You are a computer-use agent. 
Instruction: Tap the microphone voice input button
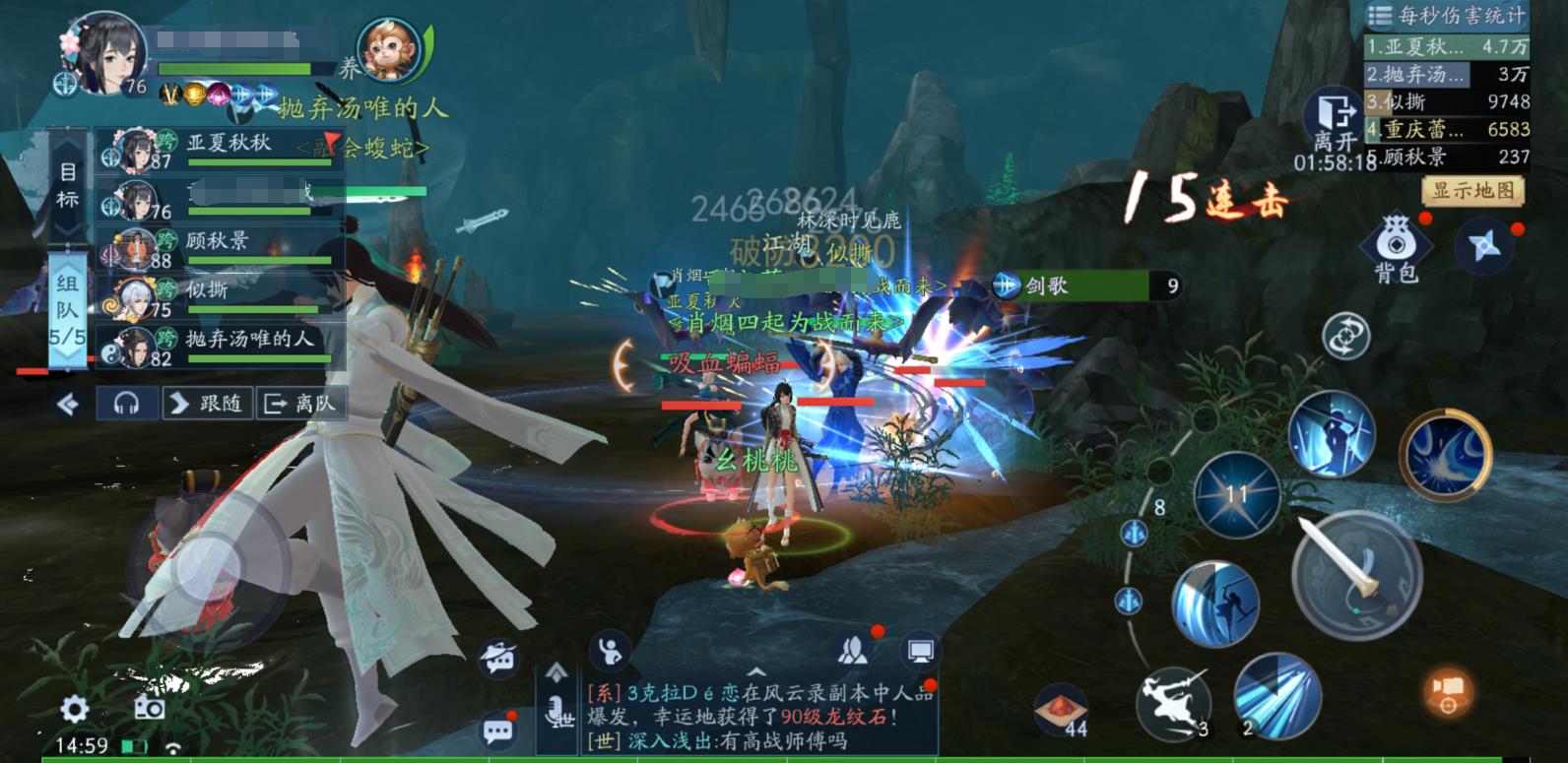pyautogui.click(x=557, y=711)
